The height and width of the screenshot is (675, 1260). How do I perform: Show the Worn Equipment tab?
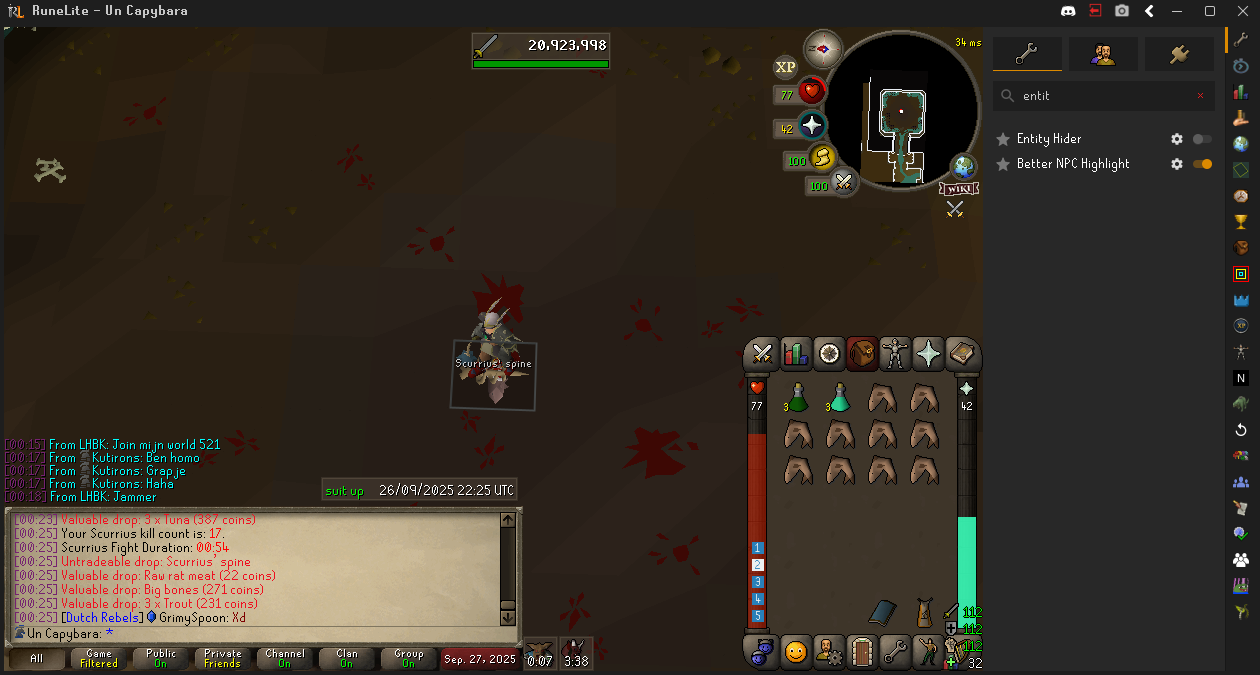pyautogui.click(x=895, y=354)
